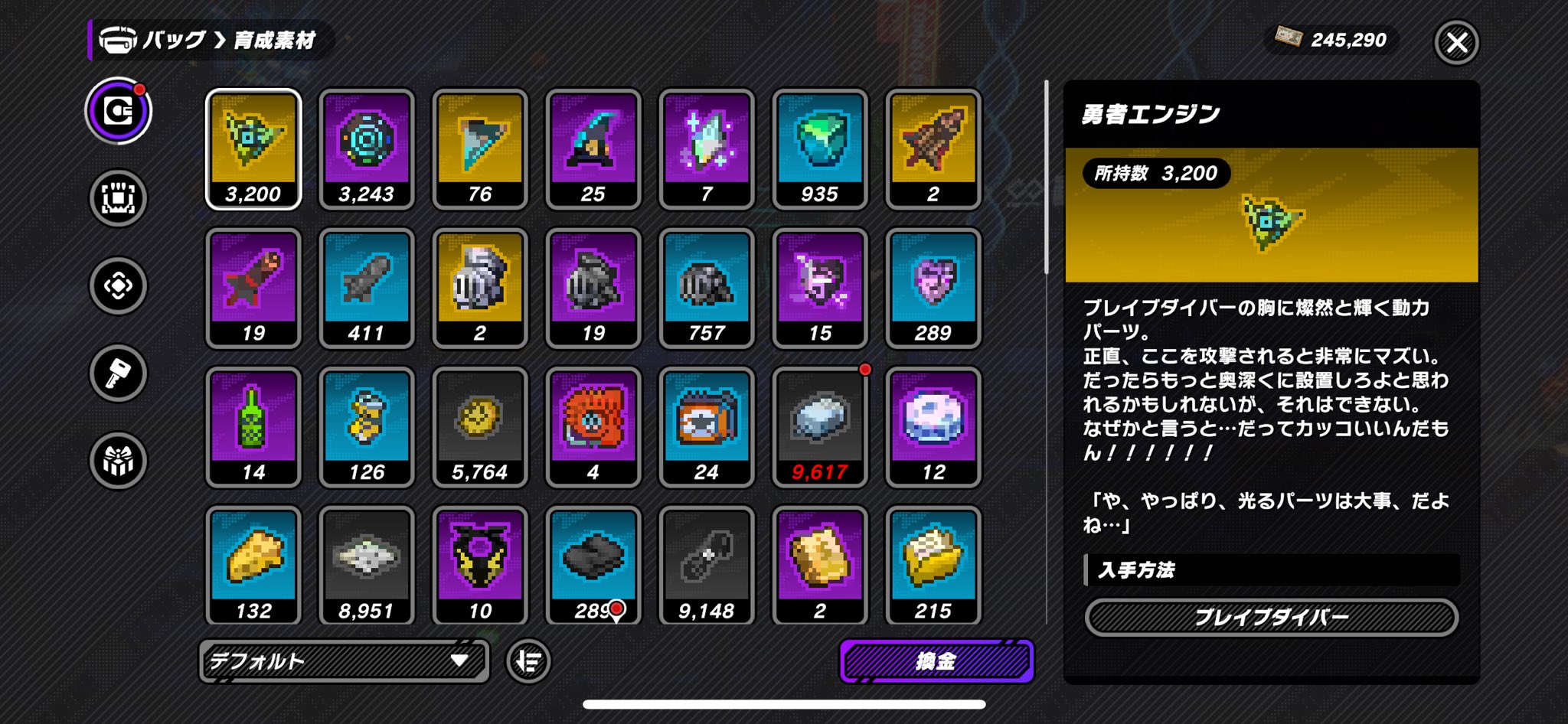
Task: Open the デフォルト sort dropdown
Action: coord(344,660)
